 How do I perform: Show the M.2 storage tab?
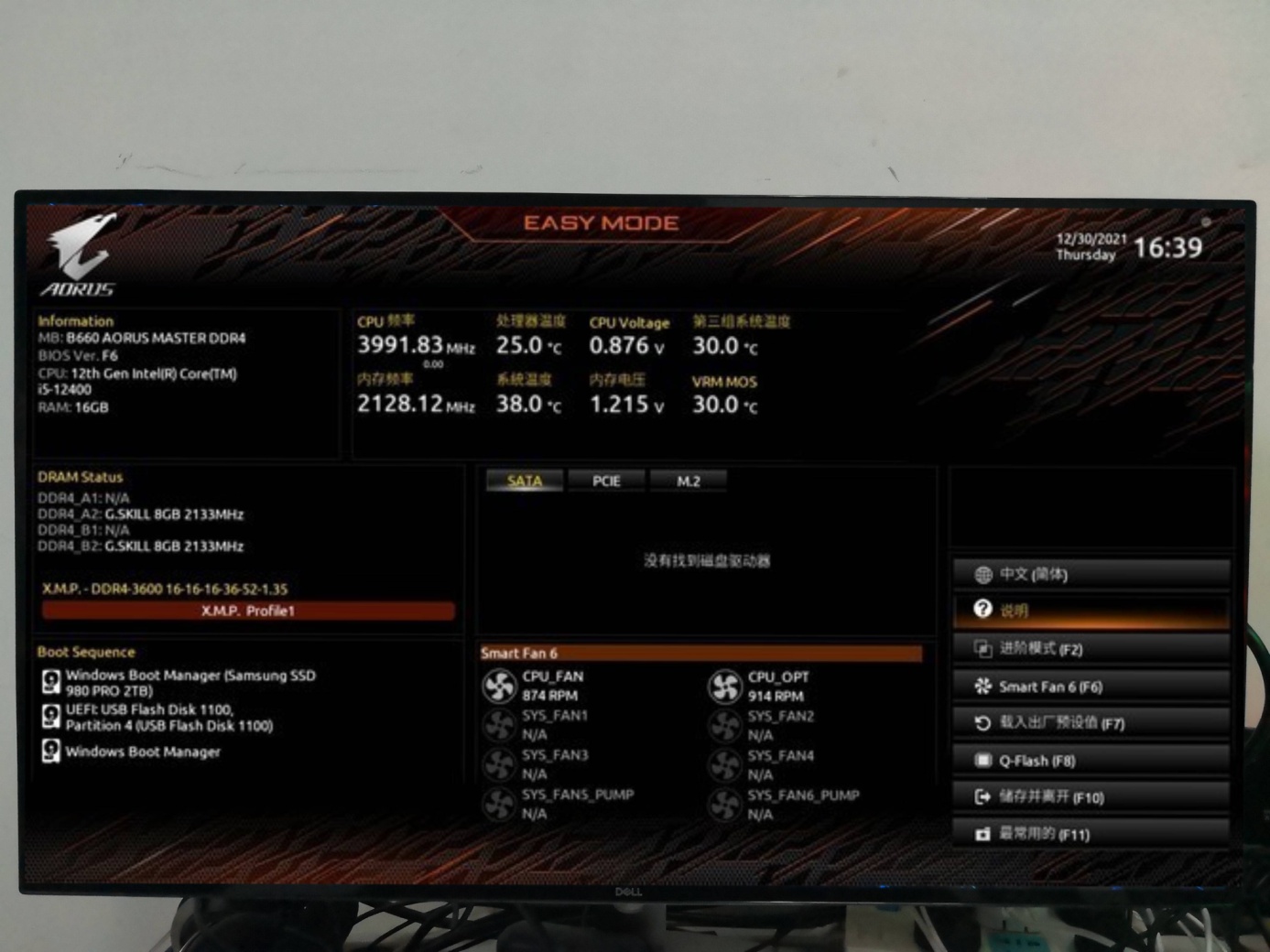point(688,481)
